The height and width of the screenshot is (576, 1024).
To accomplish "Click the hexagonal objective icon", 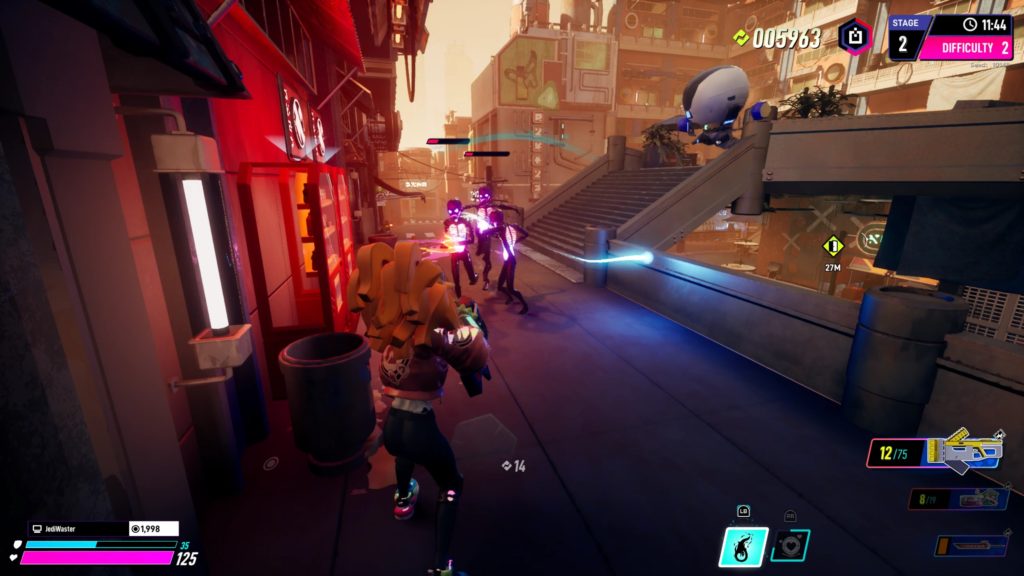I will point(855,37).
